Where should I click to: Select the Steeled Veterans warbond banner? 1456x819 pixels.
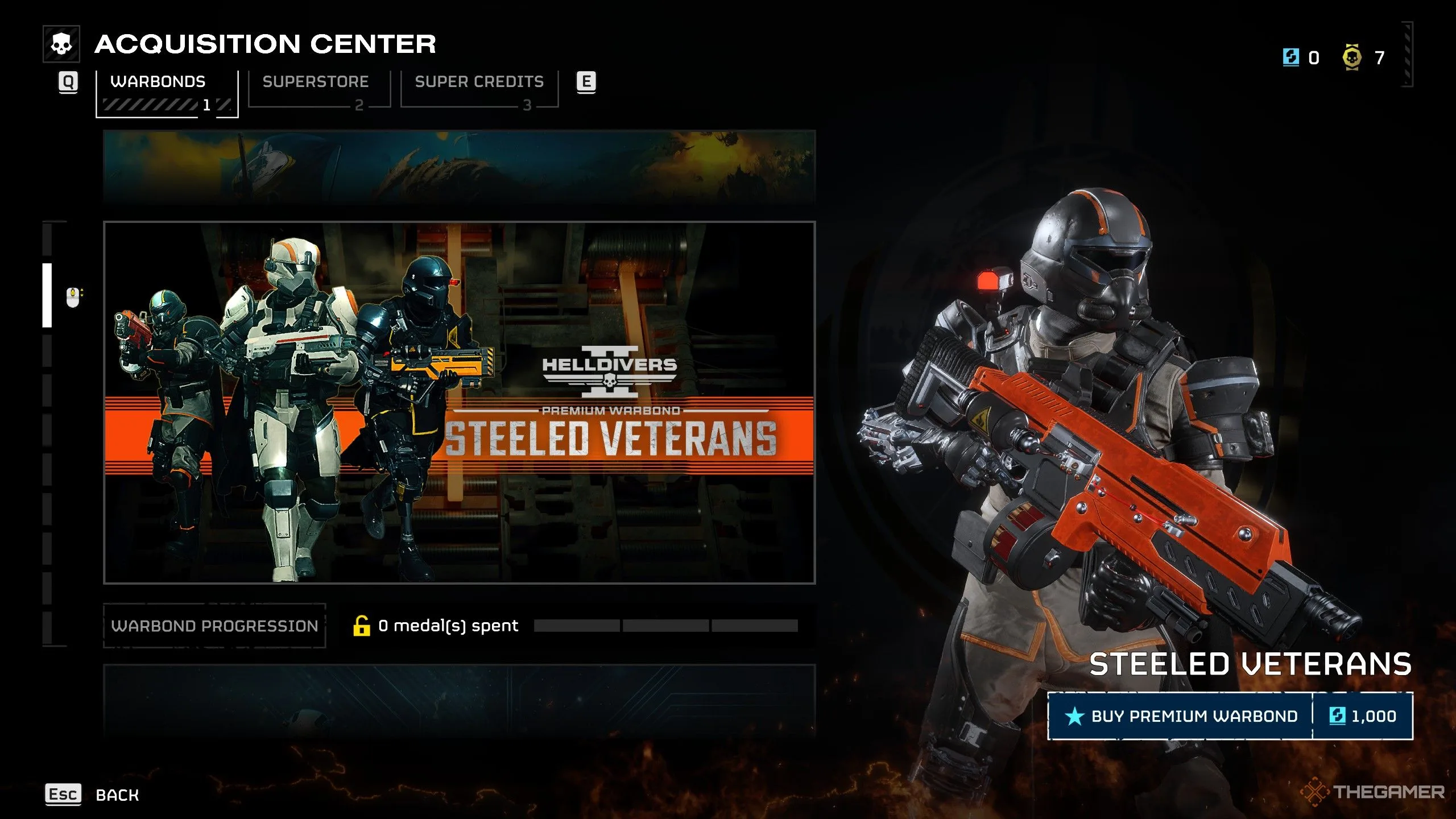coord(459,402)
